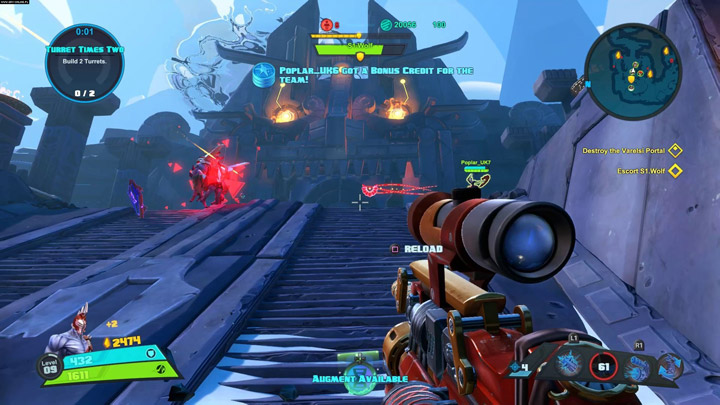Click the red lives icon at top
720x405 pixels.
click(x=326, y=24)
